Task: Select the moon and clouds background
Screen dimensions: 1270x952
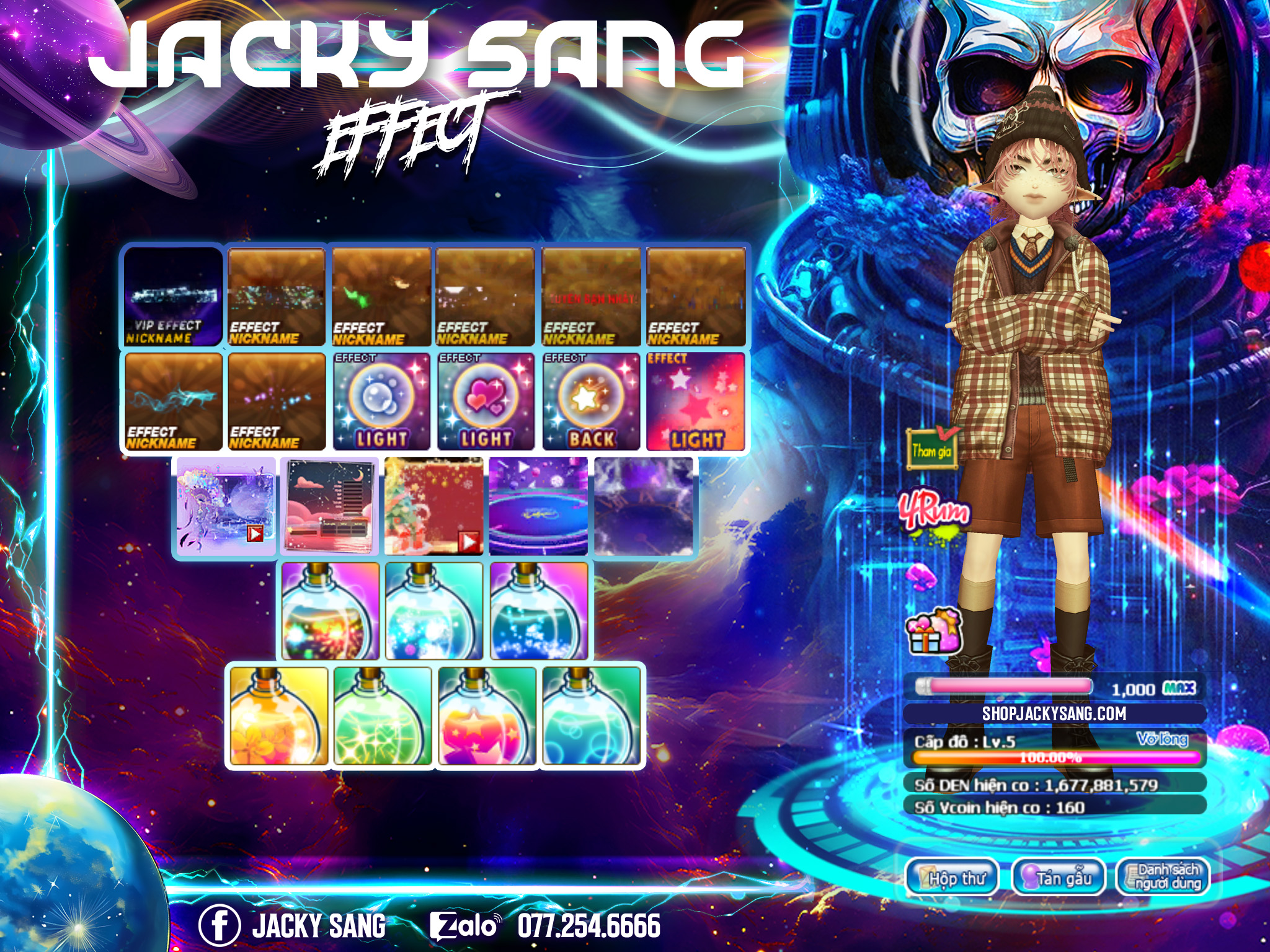Action: pyautogui.click(x=329, y=506)
